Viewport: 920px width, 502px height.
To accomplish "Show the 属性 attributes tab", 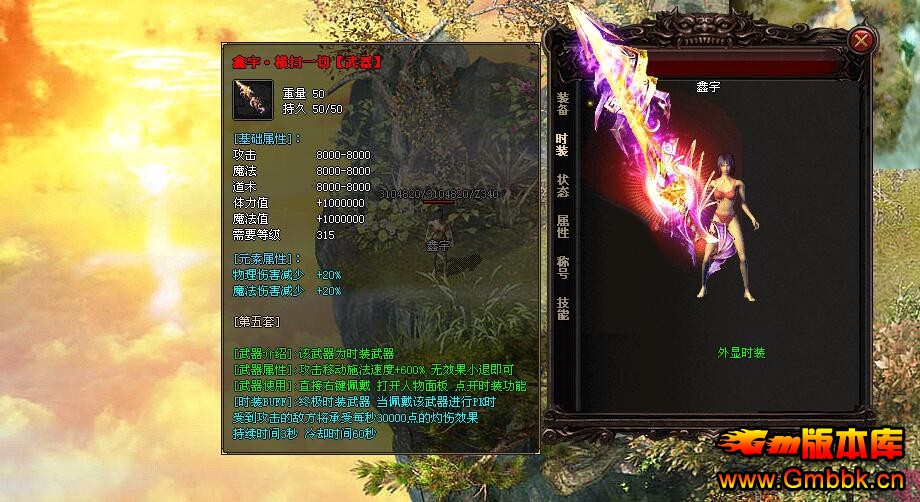I will [x=562, y=226].
